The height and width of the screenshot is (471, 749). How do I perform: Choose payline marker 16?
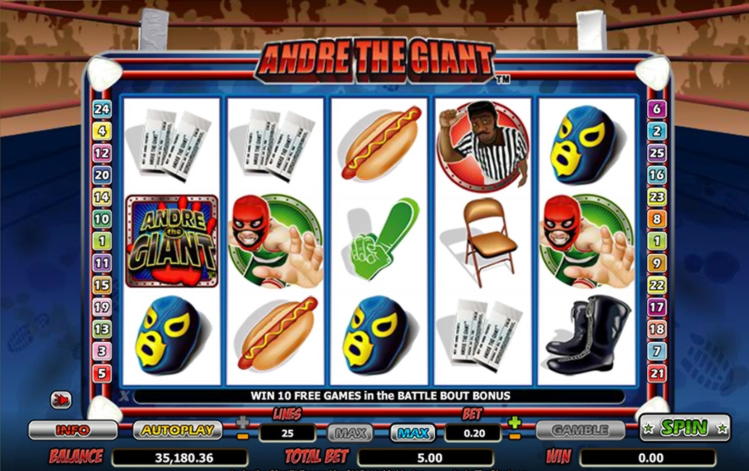656,175
